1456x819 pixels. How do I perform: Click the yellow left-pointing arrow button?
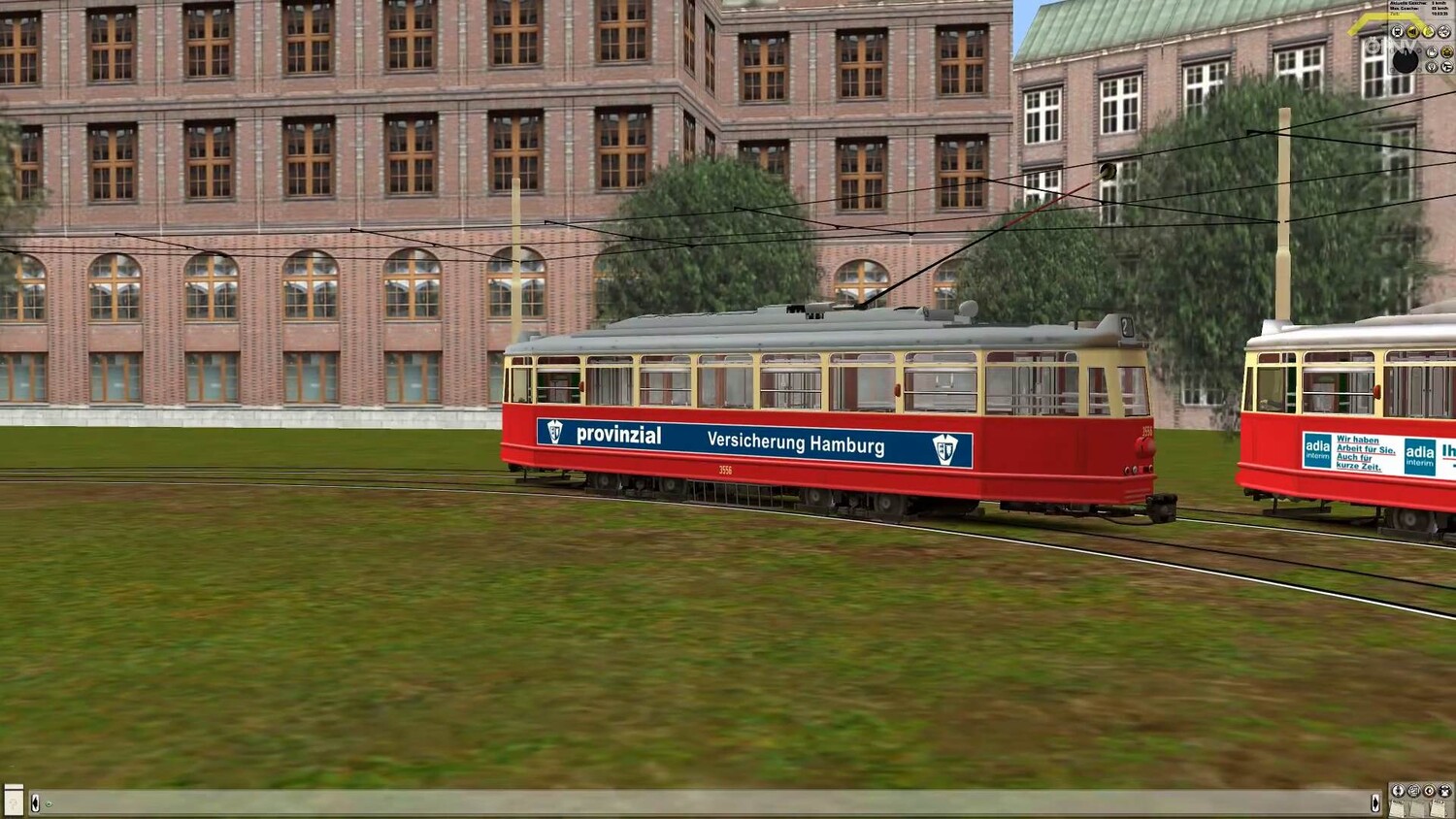pos(1412,32)
